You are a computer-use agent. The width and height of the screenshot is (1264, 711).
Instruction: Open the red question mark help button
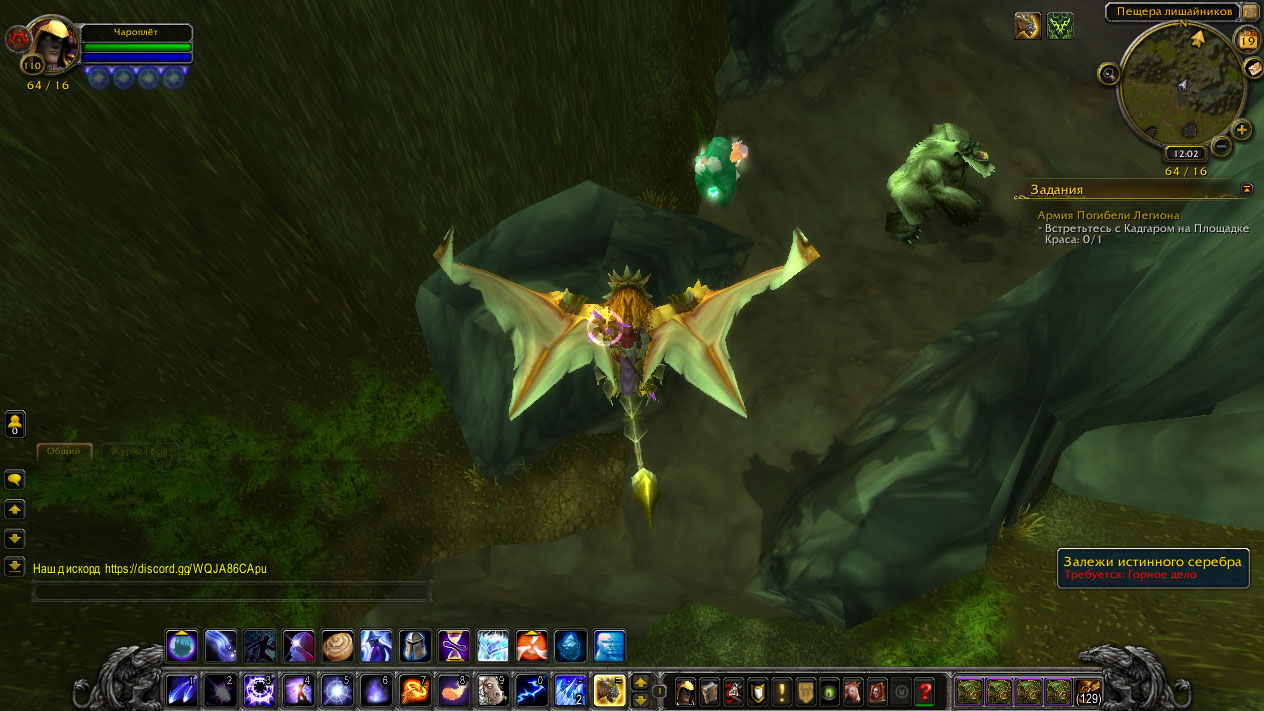(x=925, y=691)
